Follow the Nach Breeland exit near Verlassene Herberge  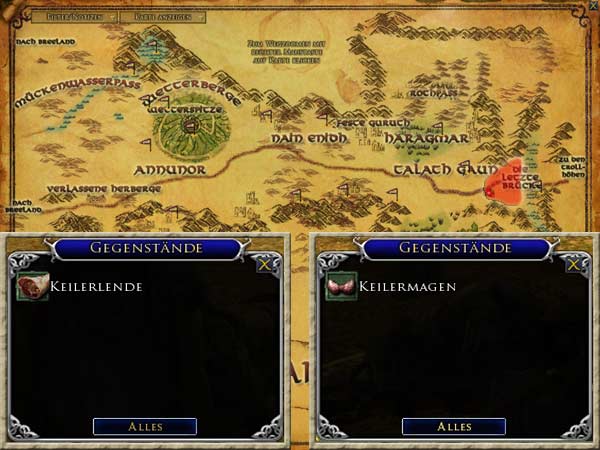tap(23, 207)
